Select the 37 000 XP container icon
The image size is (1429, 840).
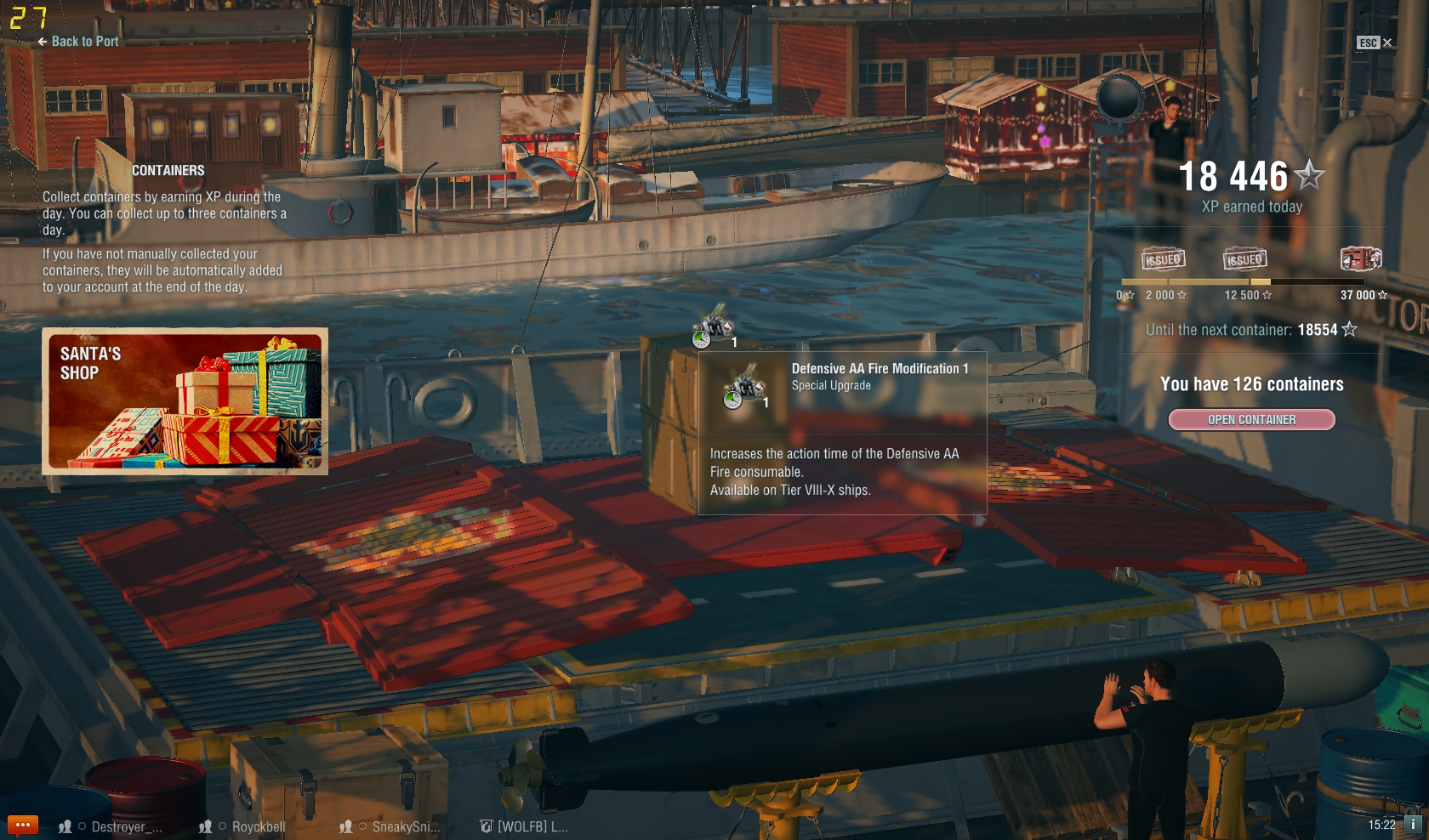click(x=1360, y=258)
